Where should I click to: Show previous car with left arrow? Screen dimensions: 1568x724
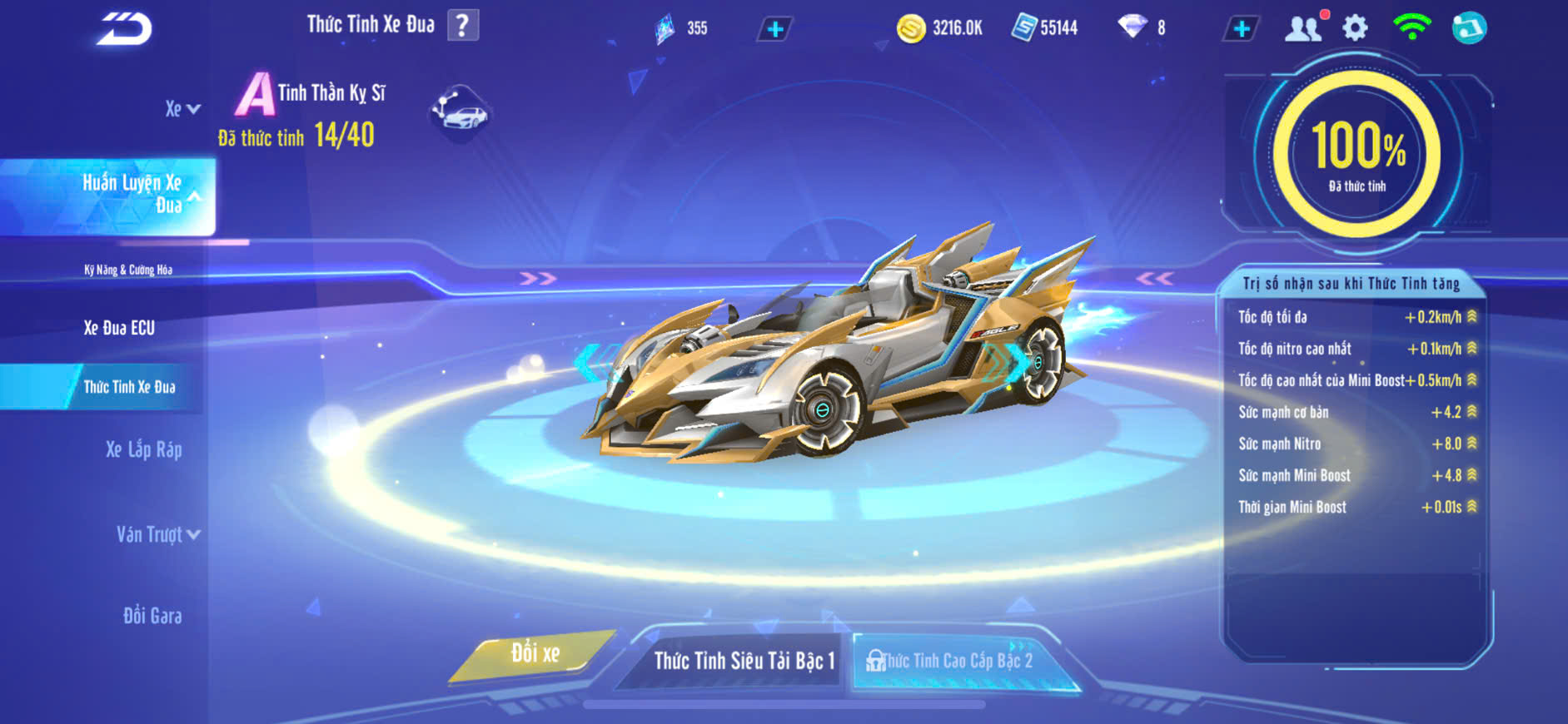[x=588, y=363]
